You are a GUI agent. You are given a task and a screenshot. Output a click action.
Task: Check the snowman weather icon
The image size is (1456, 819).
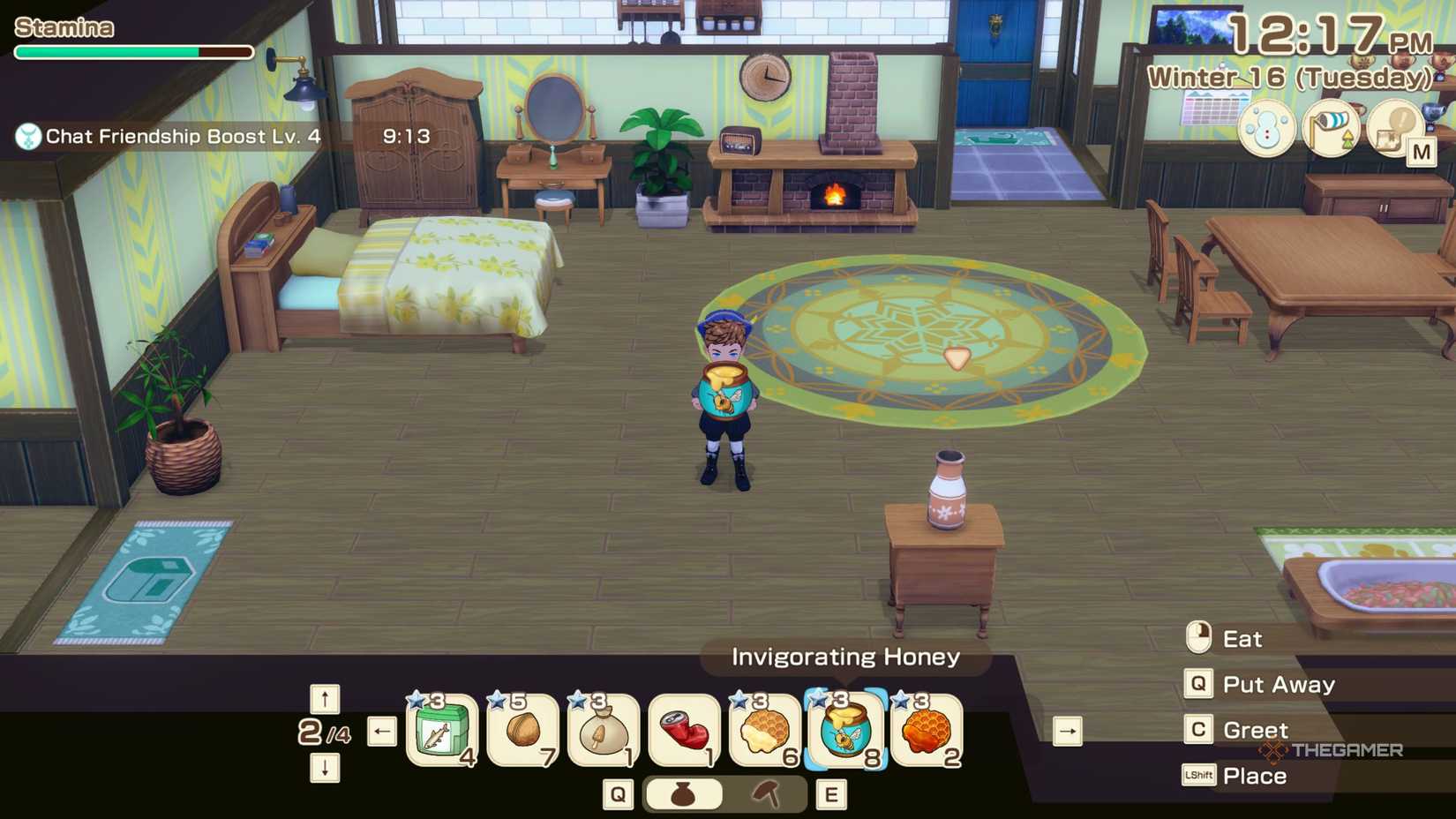tap(1266, 129)
